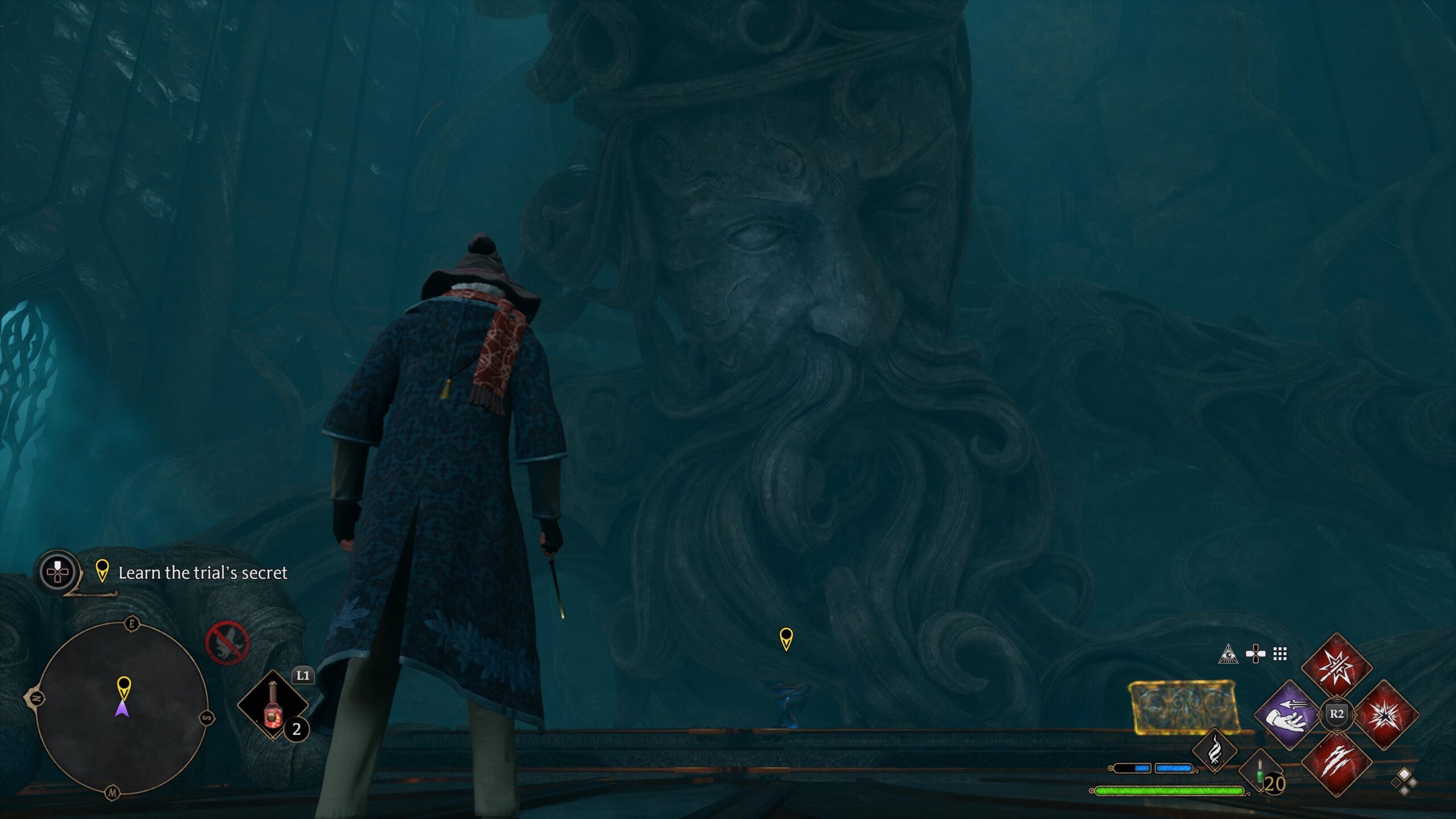Expand the Ancient Magic diamond cluster
1456x819 pixels.
tap(1404, 780)
